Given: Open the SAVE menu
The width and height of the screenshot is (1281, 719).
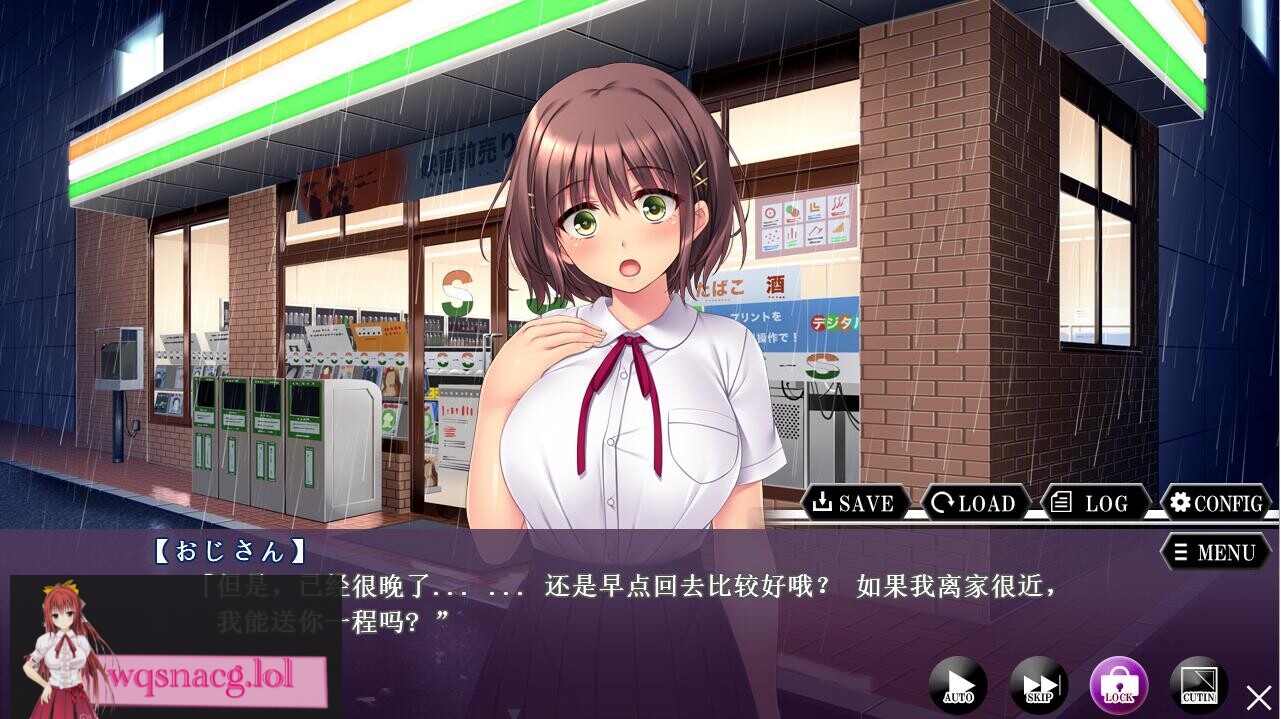Looking at the screenshot, I should point(854,503).
